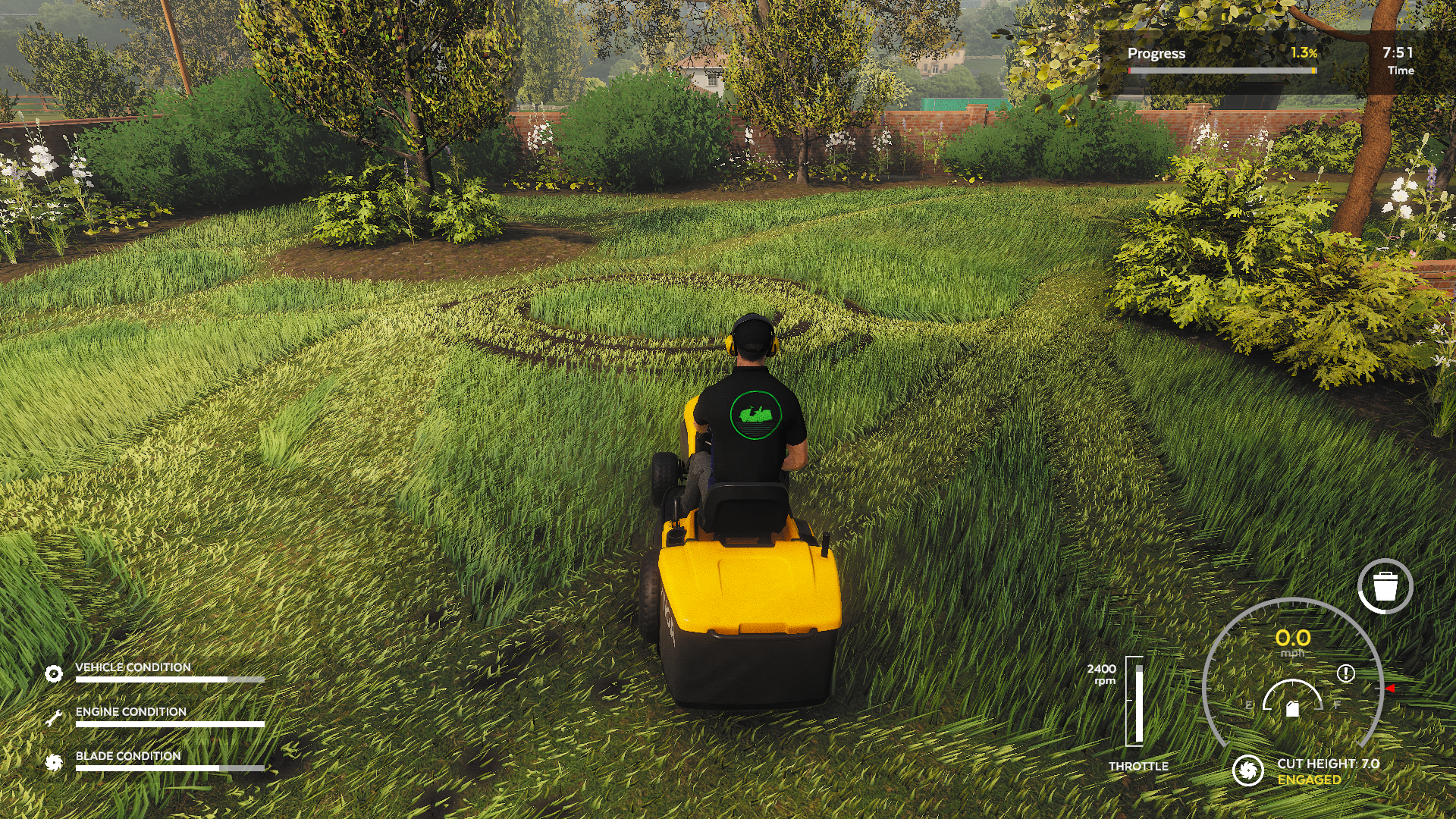
Task: Select the blade engaged icon
Action: (1247, 770)
